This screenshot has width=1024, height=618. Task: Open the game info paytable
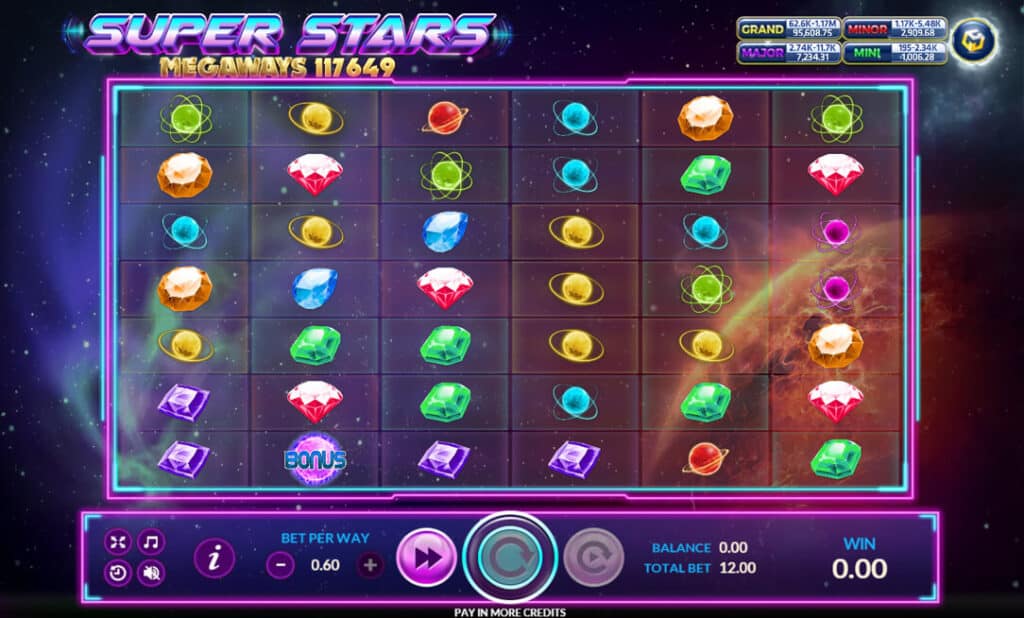tap(214, 558)
